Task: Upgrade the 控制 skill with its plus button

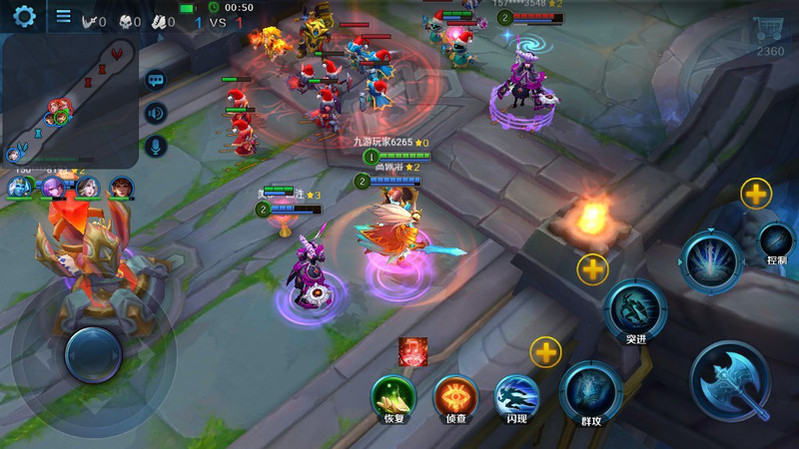Action: [x=756, y=193]
